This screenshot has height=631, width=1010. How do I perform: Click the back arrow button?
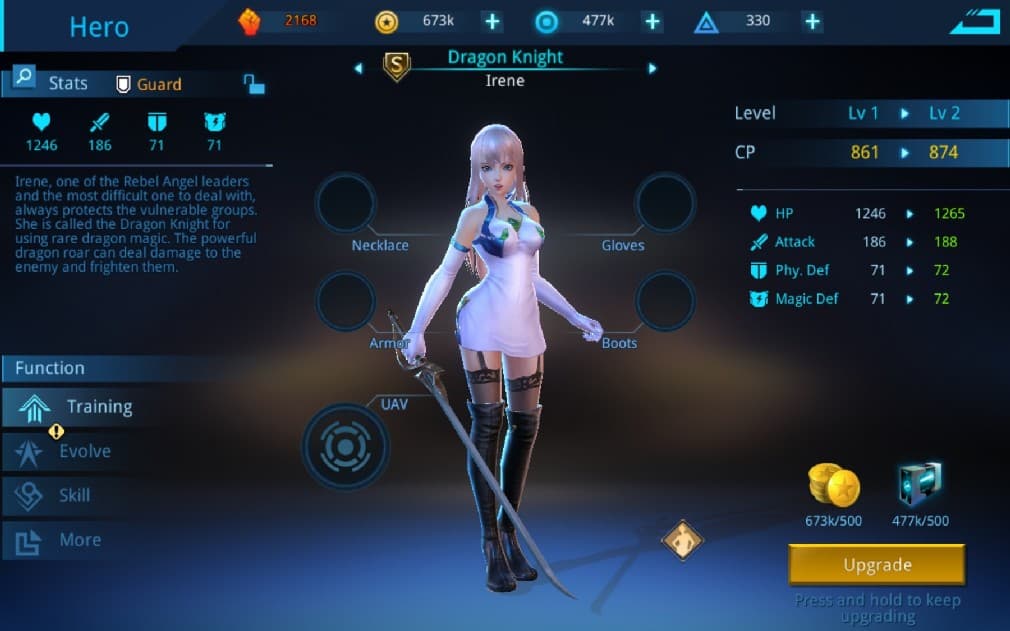[974, 21]
